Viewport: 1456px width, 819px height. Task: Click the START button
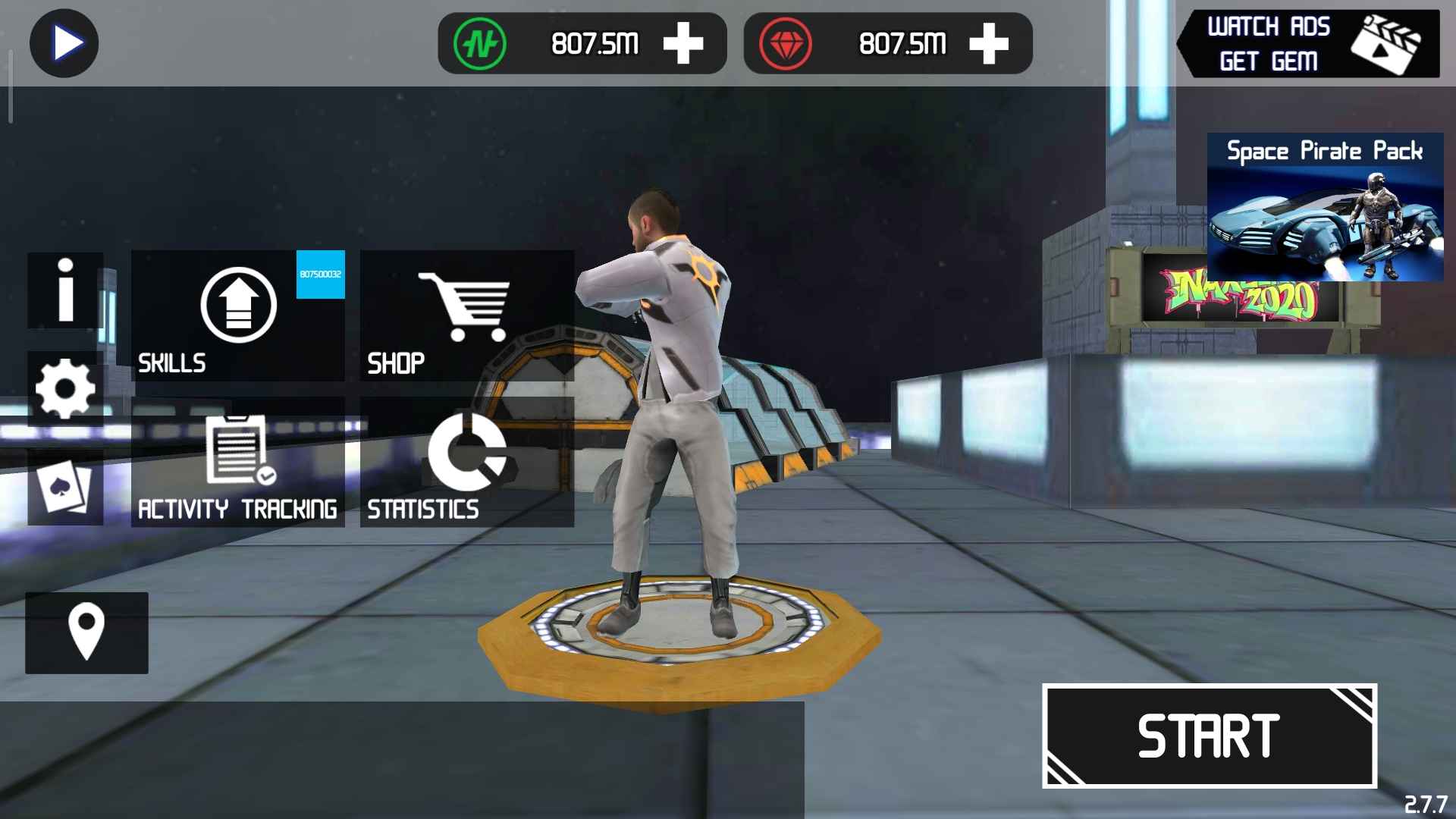click(1209, 736)
